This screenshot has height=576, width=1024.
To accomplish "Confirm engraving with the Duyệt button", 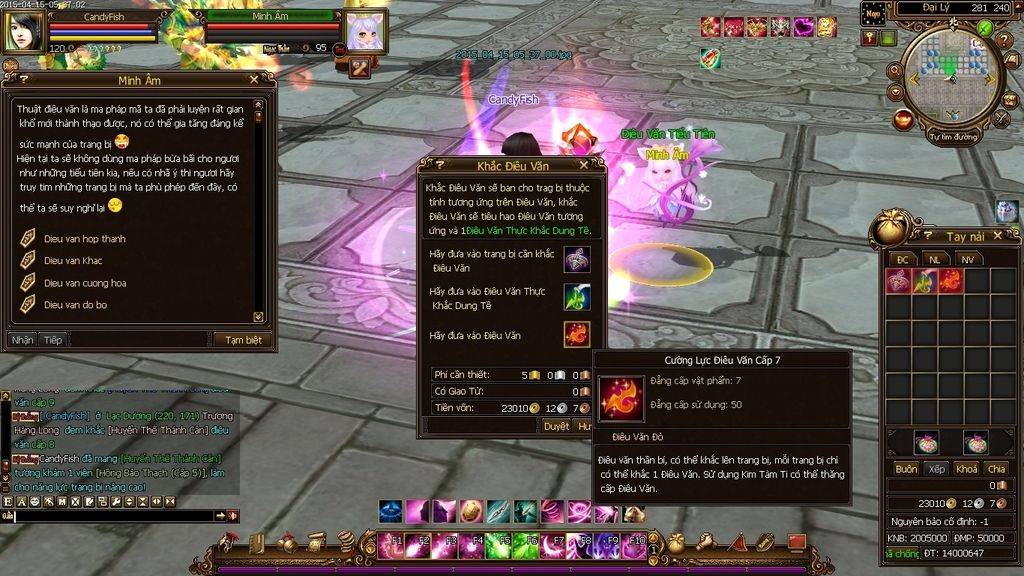I will [x=556, y=426].
